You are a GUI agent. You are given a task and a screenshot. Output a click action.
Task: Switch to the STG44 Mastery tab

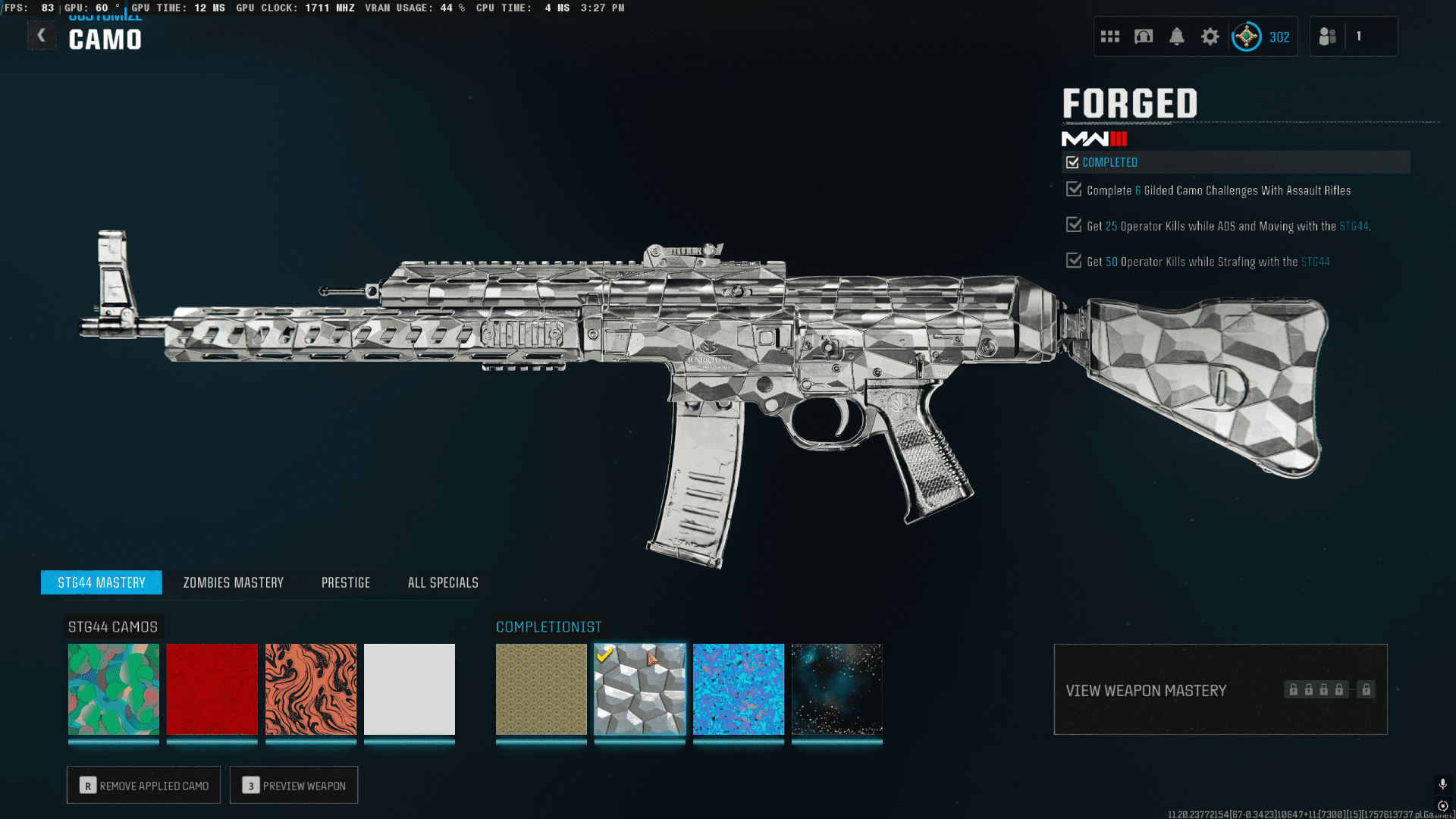102,582
